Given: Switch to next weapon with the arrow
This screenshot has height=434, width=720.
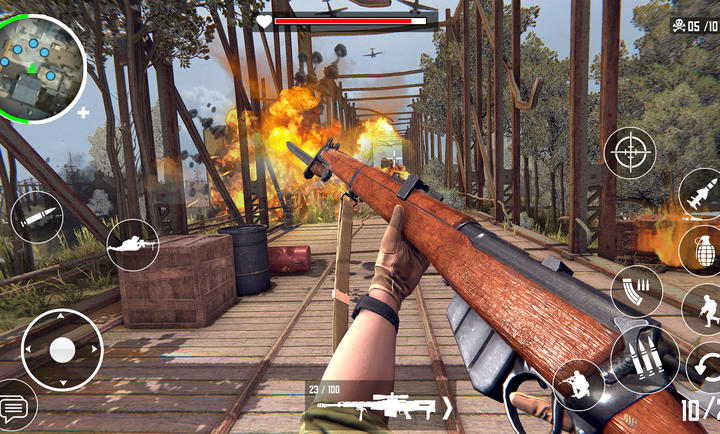Looking at the screenshot, I should [x=447, y=407].
